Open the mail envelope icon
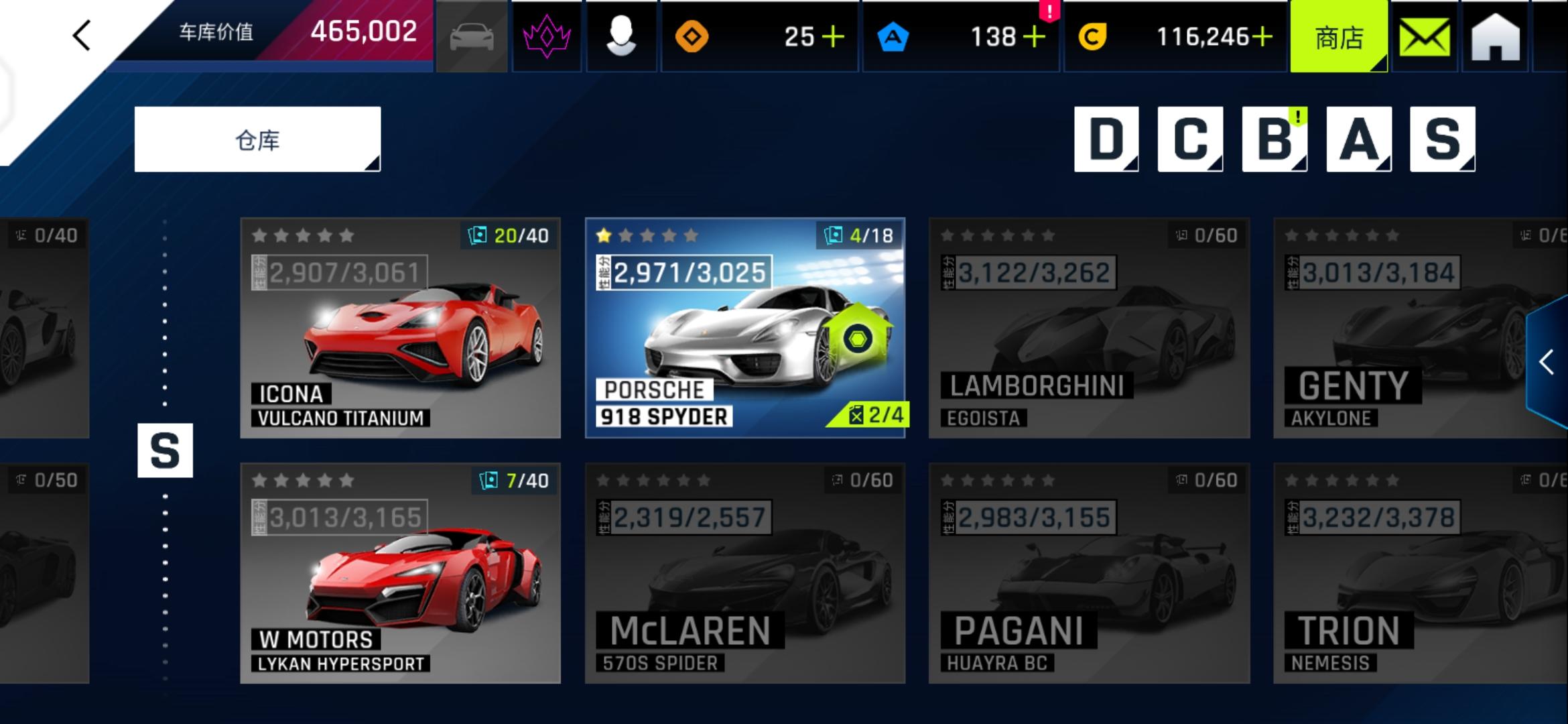This screenshot has width=1568, height=724. [x=1426, y=37]
